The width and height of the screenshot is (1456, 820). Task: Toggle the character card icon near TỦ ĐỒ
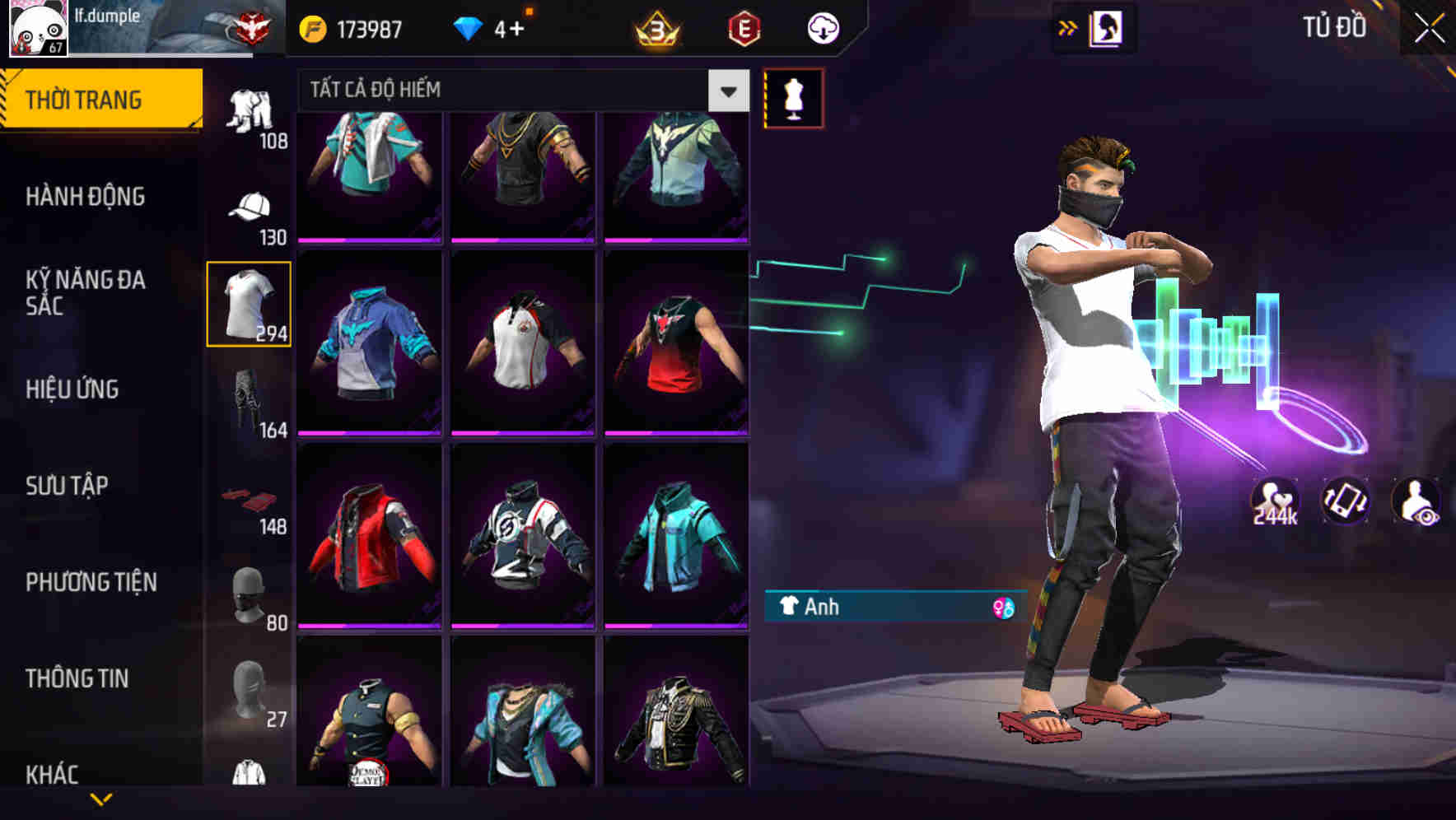[x=1107, y=27]
